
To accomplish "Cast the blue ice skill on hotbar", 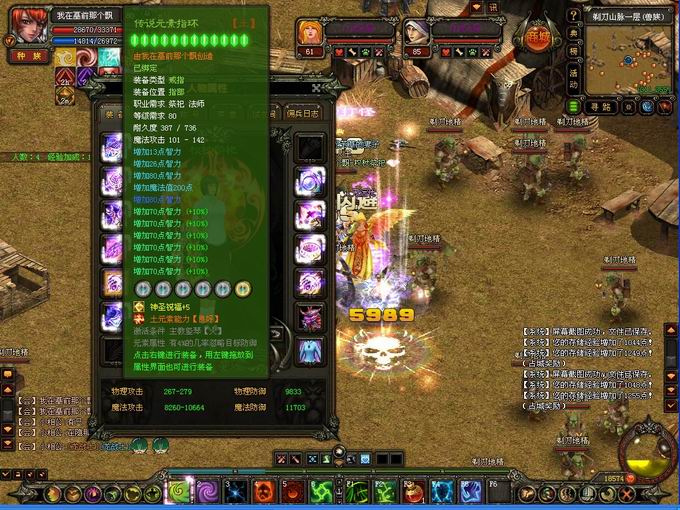I will pyautogui.click(x=443, y=491).
